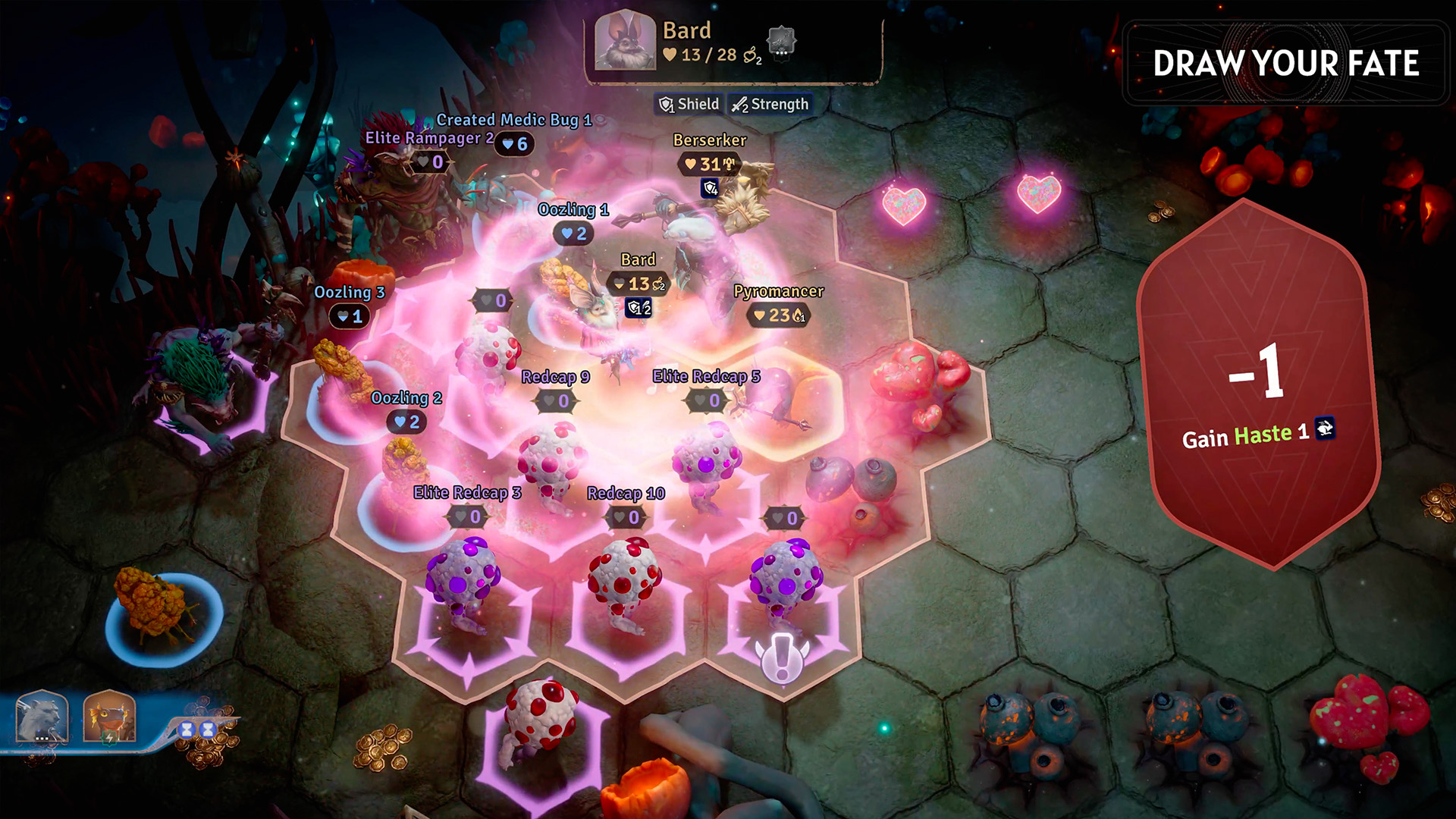Screen dimensions: 1456x819
Task: Inspect the Strength status tag
Action: [x=770, y=105]
